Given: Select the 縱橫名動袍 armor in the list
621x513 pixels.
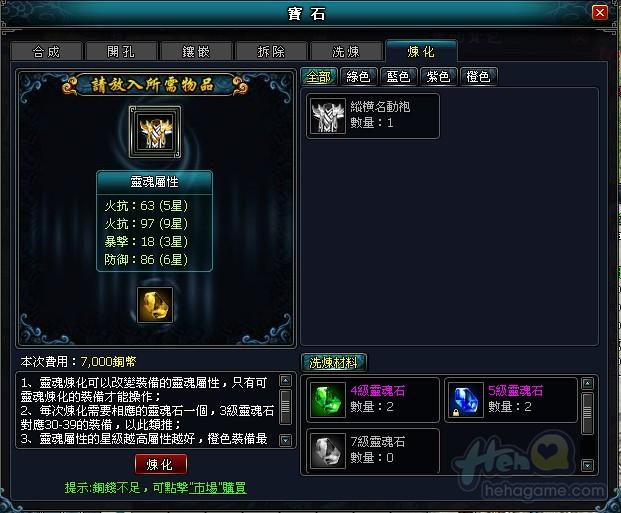Looking at the screenshot, I should (373, 115).
